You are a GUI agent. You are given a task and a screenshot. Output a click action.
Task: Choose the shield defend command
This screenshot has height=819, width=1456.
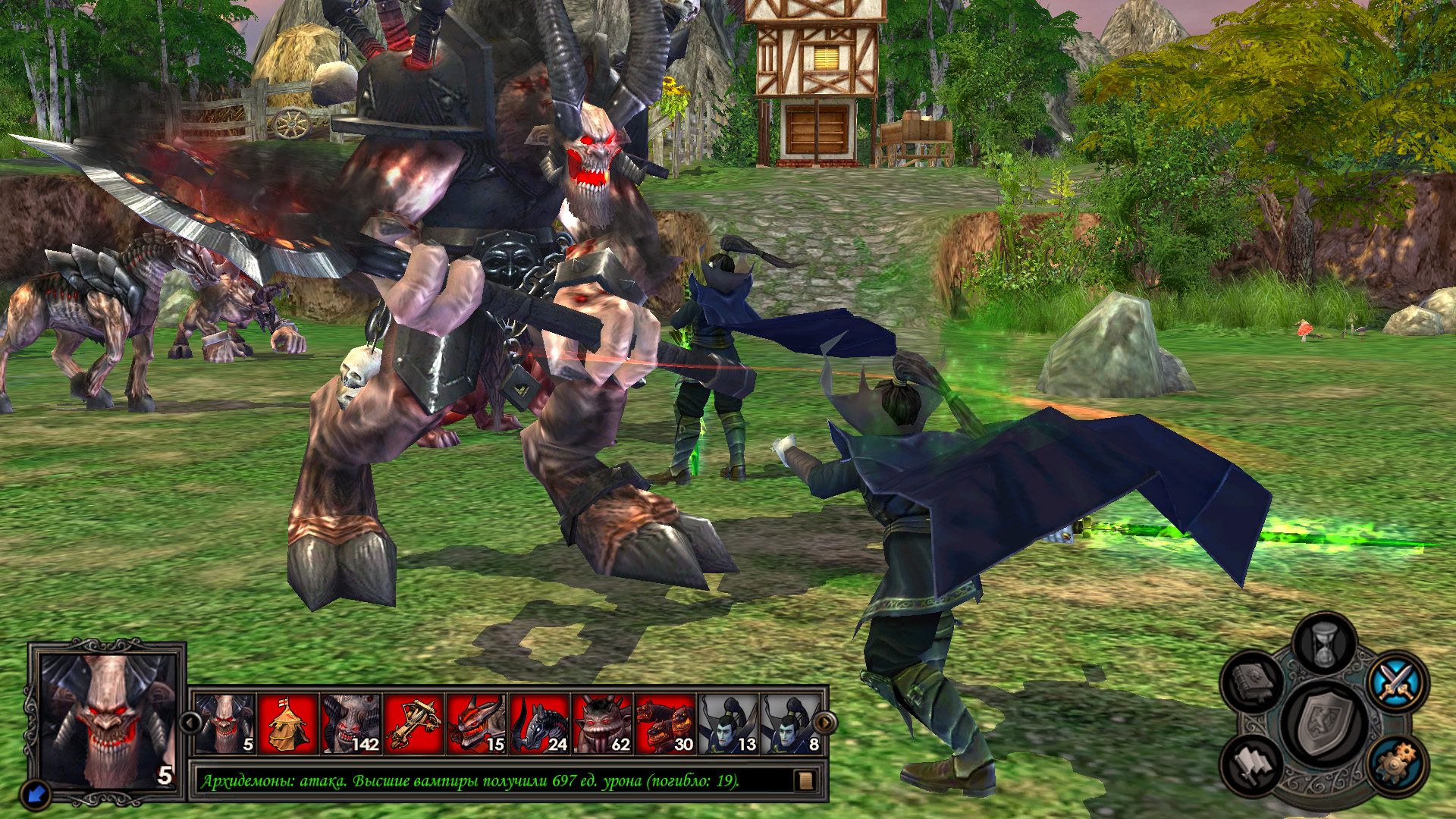[x=1325, y=723]
